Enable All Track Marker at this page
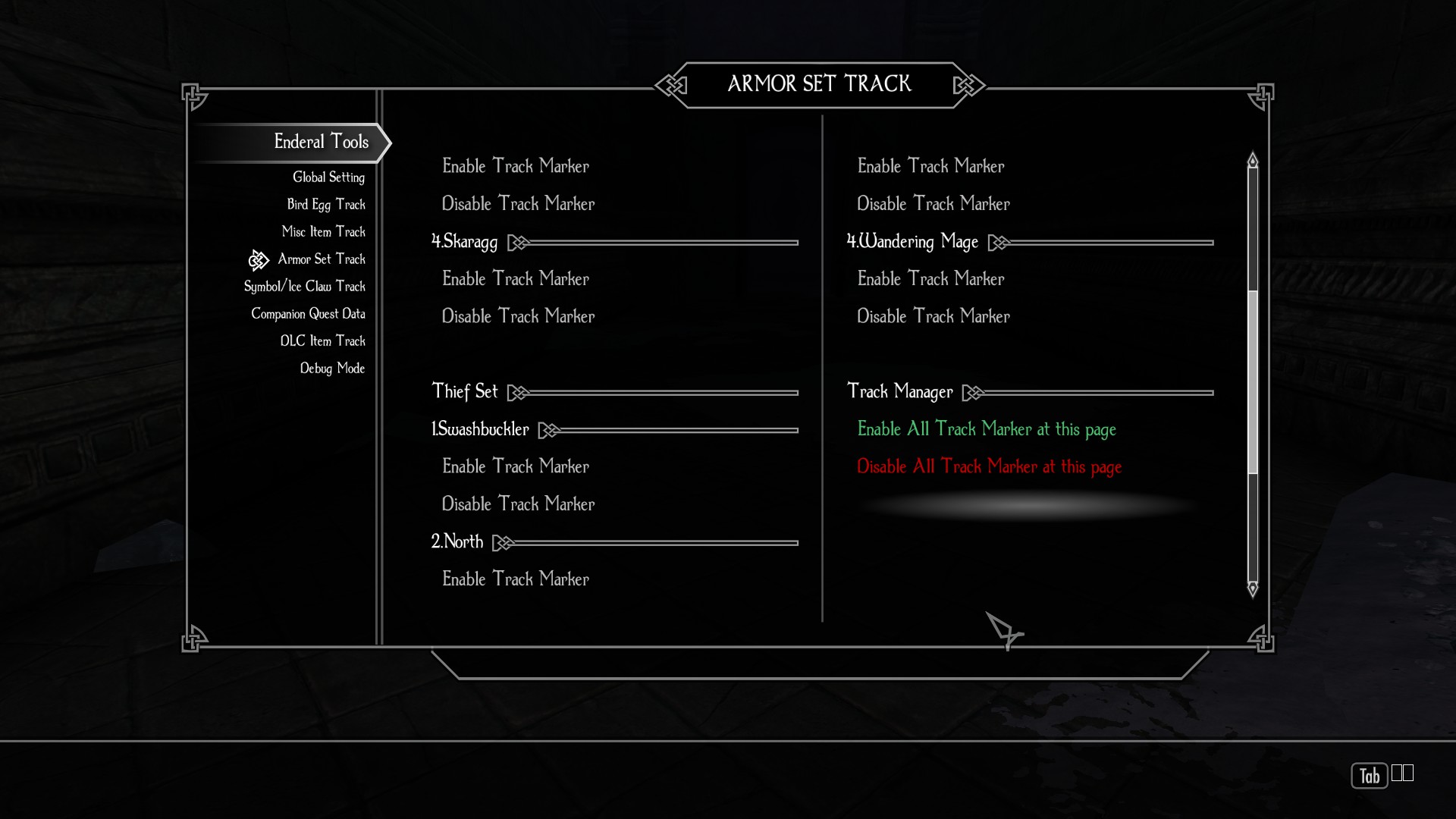 [986, 429]
